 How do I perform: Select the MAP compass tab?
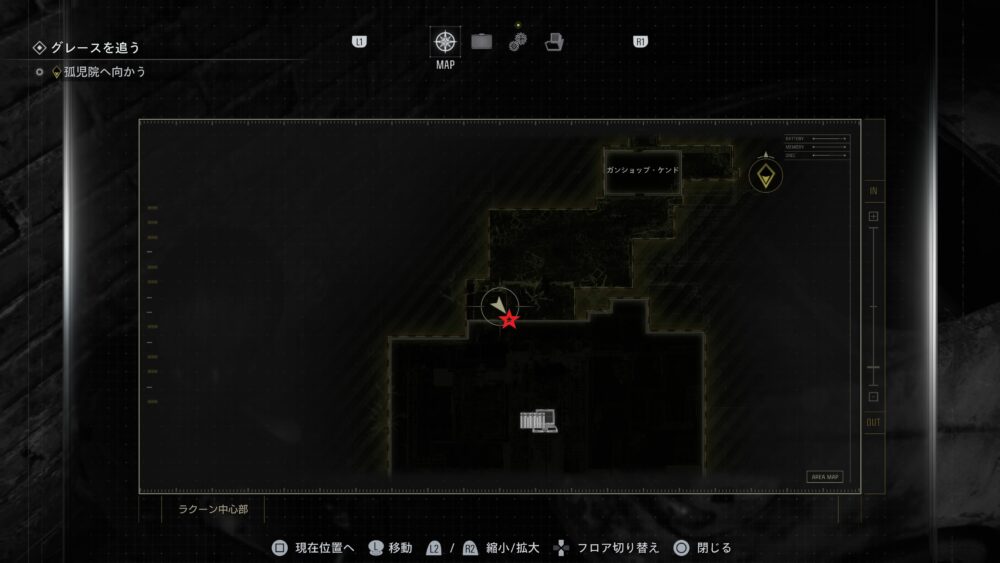point(445,43)
